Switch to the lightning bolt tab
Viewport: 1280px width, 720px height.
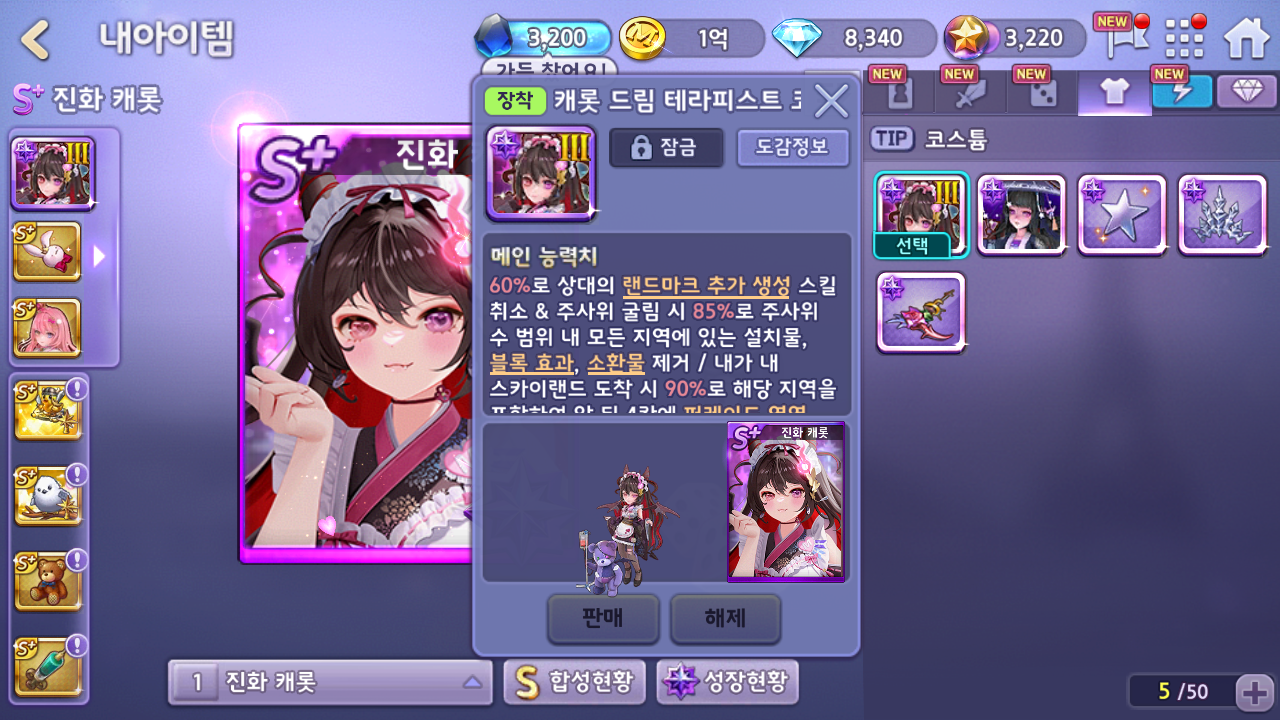1181,92
